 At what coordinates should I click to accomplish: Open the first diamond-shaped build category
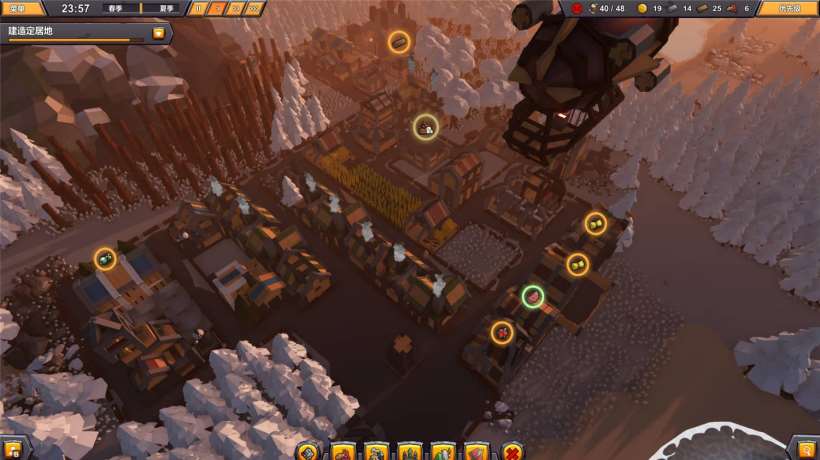point(309,451)
